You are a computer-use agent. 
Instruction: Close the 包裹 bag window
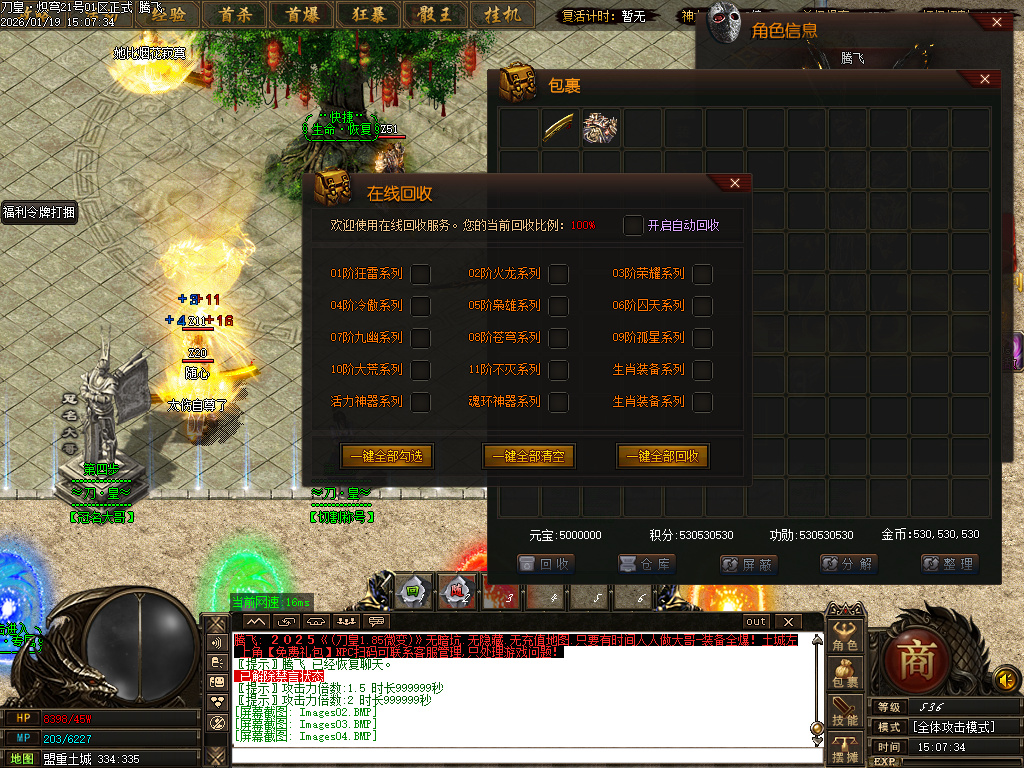[x=985, y=79]
